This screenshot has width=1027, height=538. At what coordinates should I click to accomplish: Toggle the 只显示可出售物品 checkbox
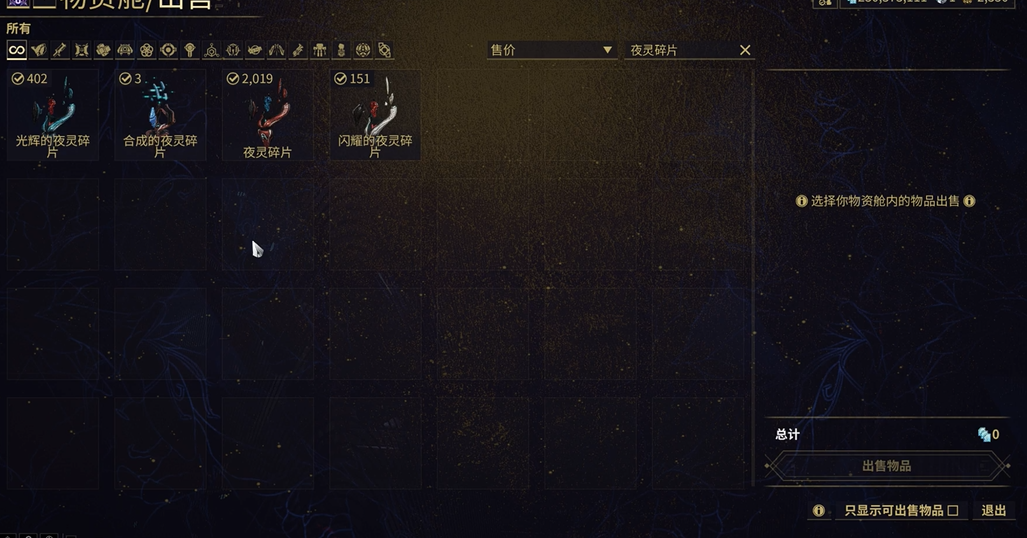pyautogui.click(x=953, y=511)
